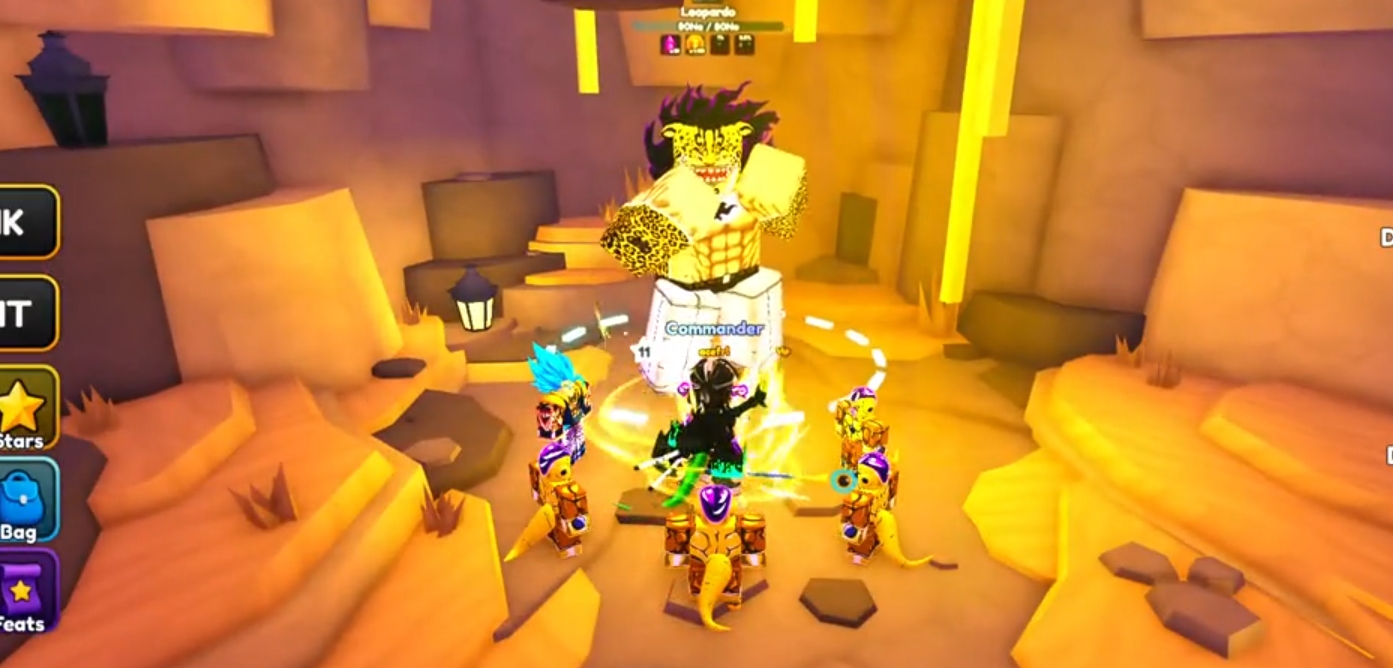This screenshot has width=1393, height=668.
Task: Show the Feats panel
Action: tap(24, 592)
